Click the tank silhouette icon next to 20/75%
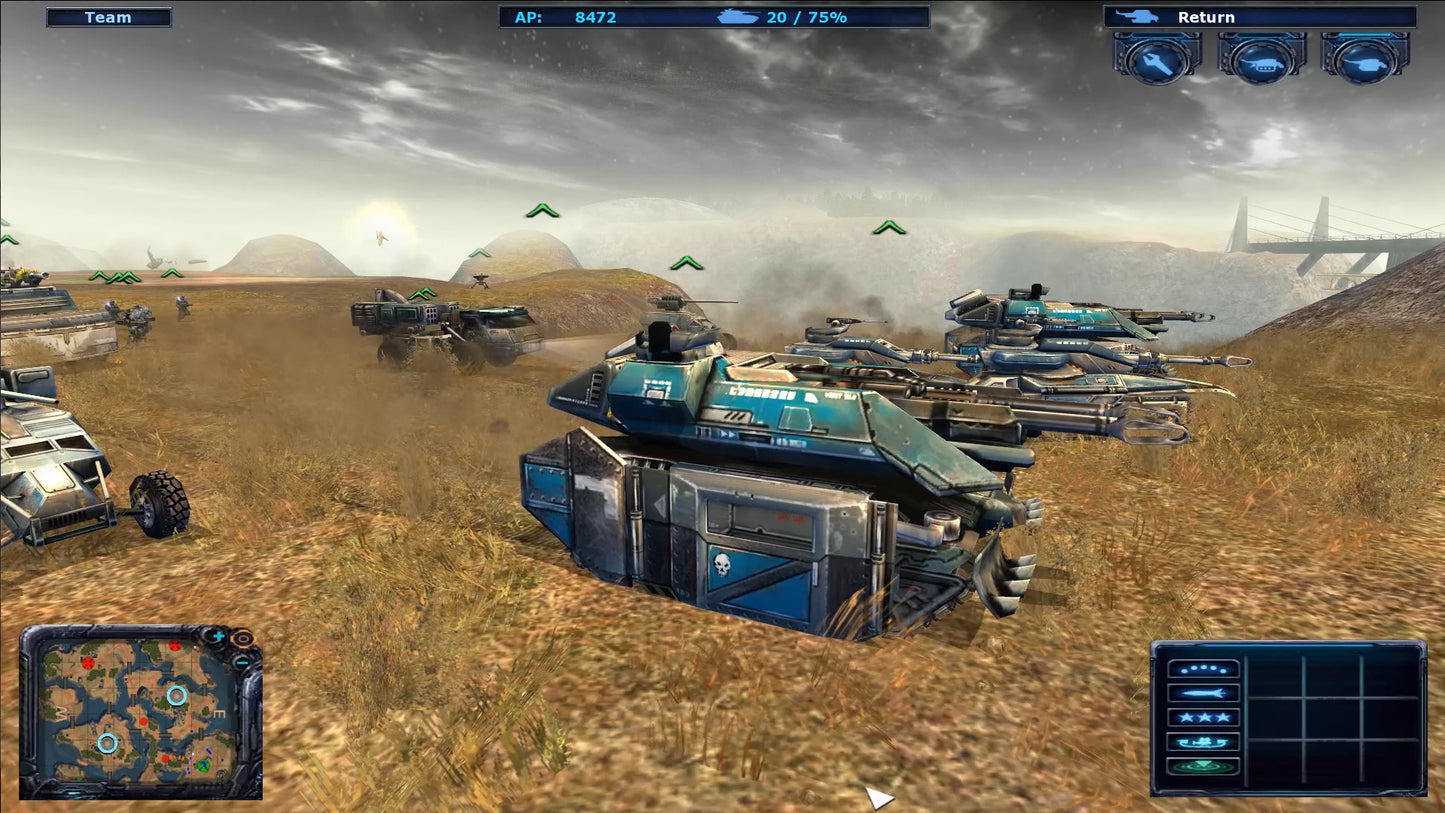This screenshot has height=813, width=1445. click(740, 16)
